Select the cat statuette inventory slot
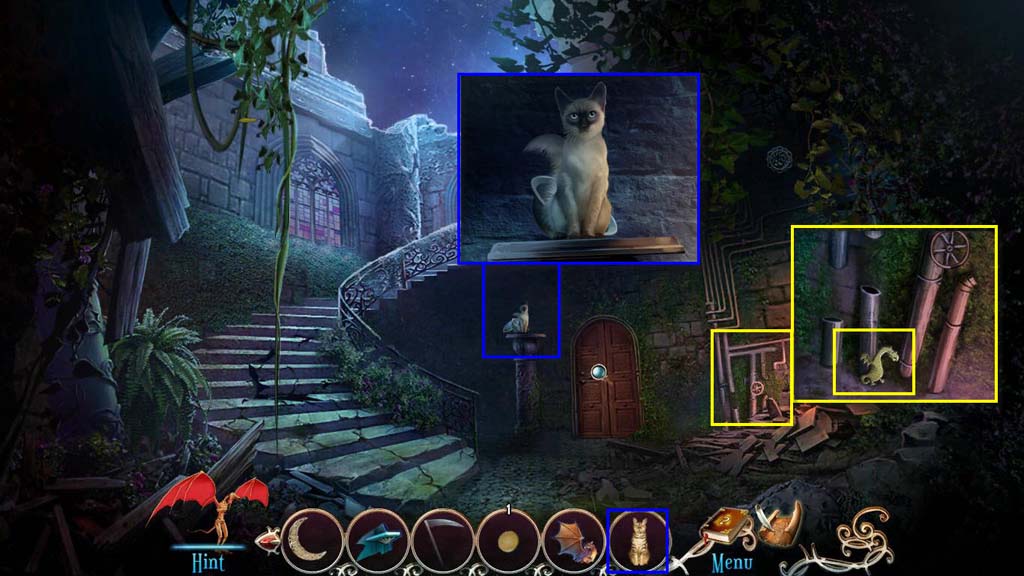The height and width of the screenshot is (576, 1024). click(x=637, y=541)
